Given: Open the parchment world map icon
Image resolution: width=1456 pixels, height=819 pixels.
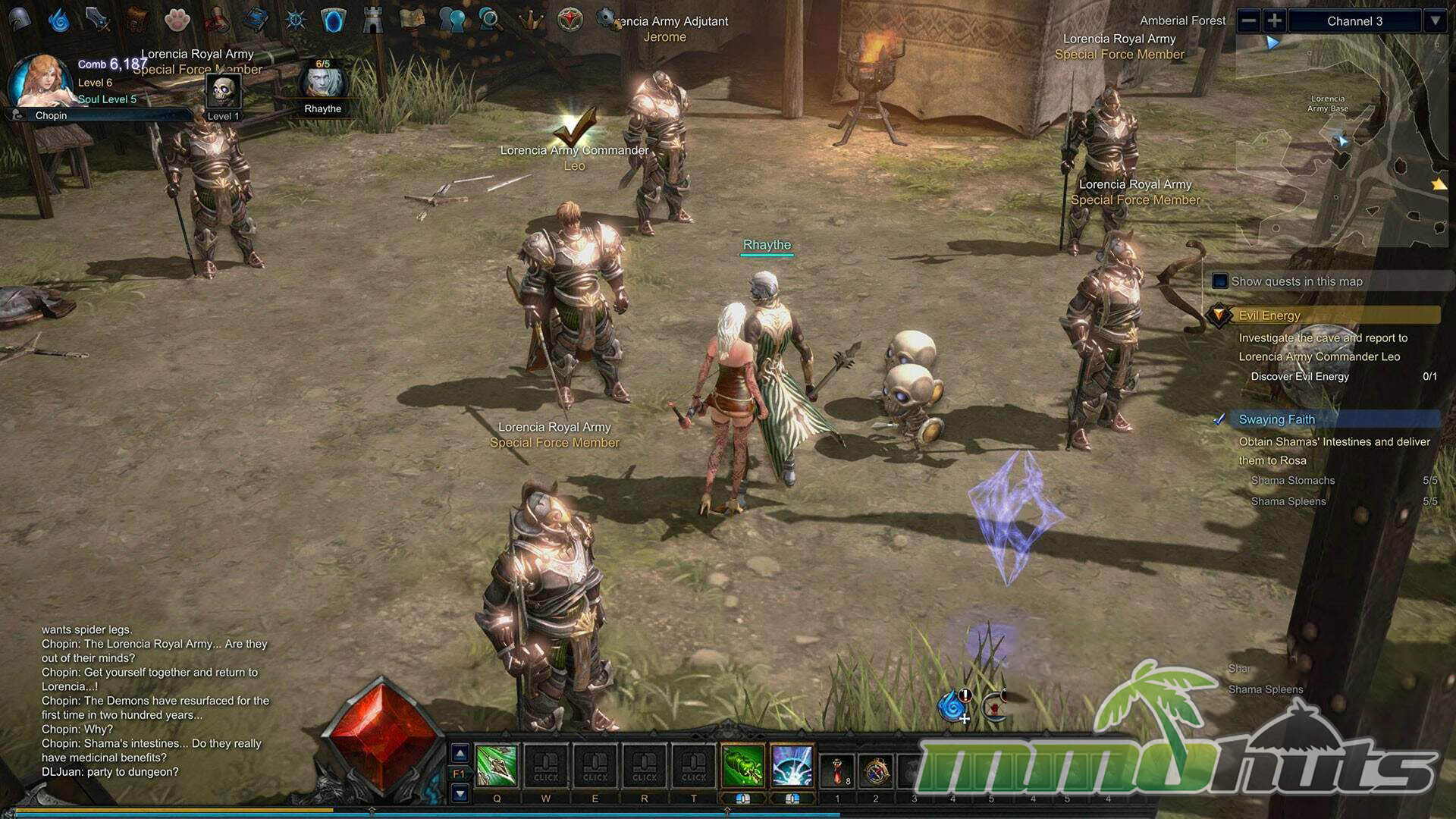Looking at the screenshot, I should point(412,20).
